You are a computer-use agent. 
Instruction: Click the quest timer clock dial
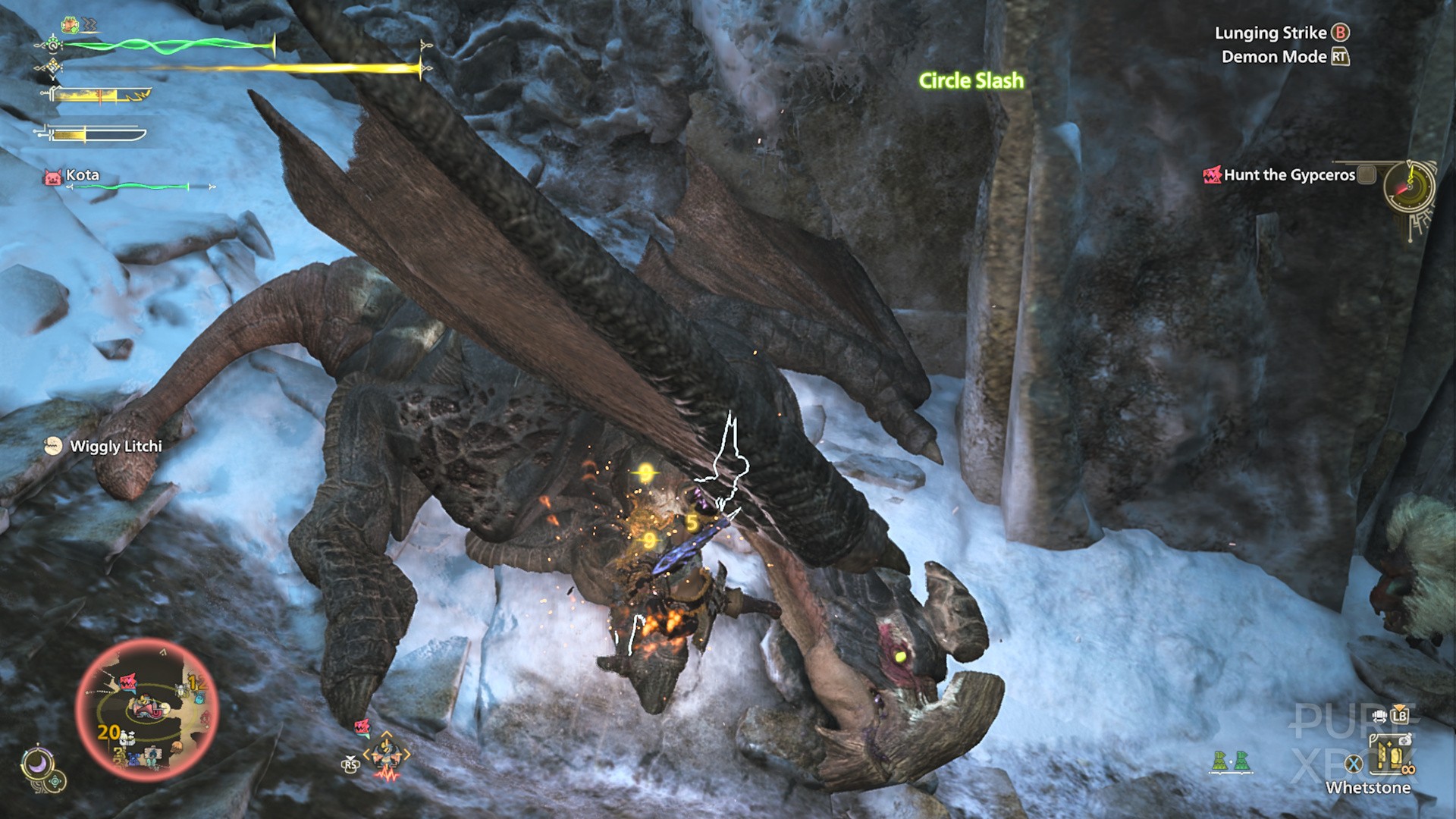pyautogui.click(x=1409, y=187)
